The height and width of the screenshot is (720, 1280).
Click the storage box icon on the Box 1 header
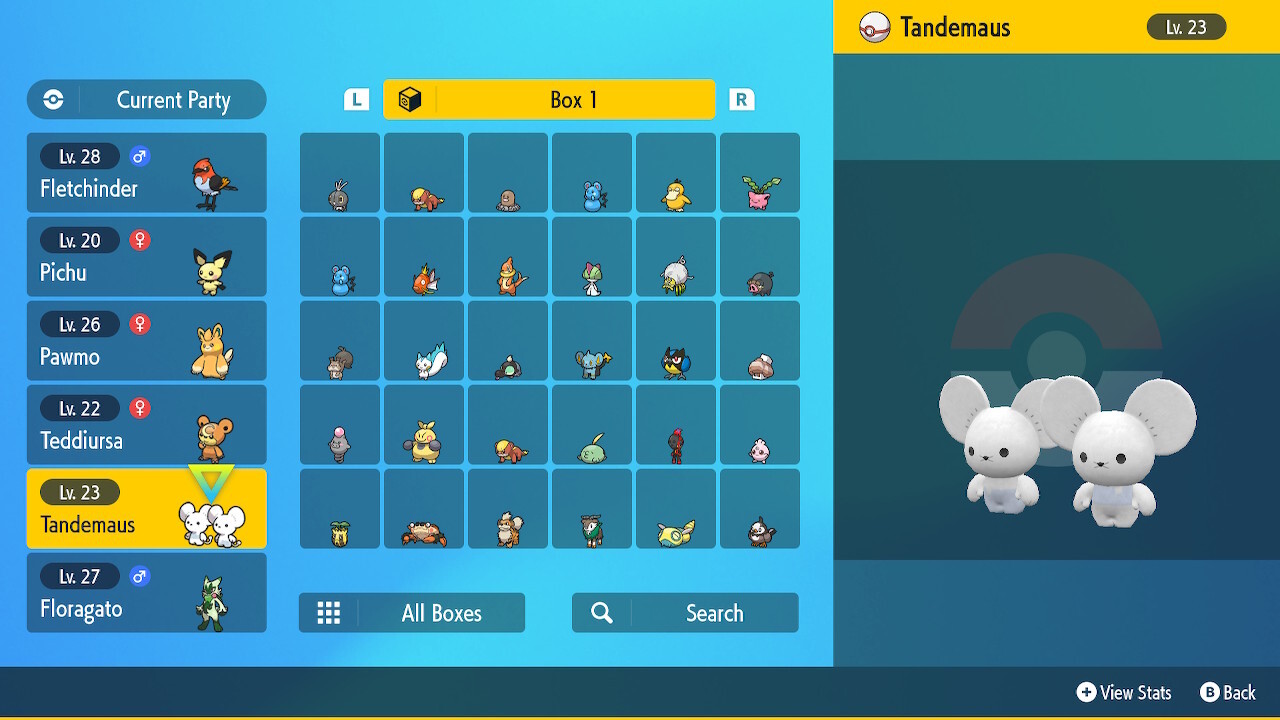click(x=410, y=99)
